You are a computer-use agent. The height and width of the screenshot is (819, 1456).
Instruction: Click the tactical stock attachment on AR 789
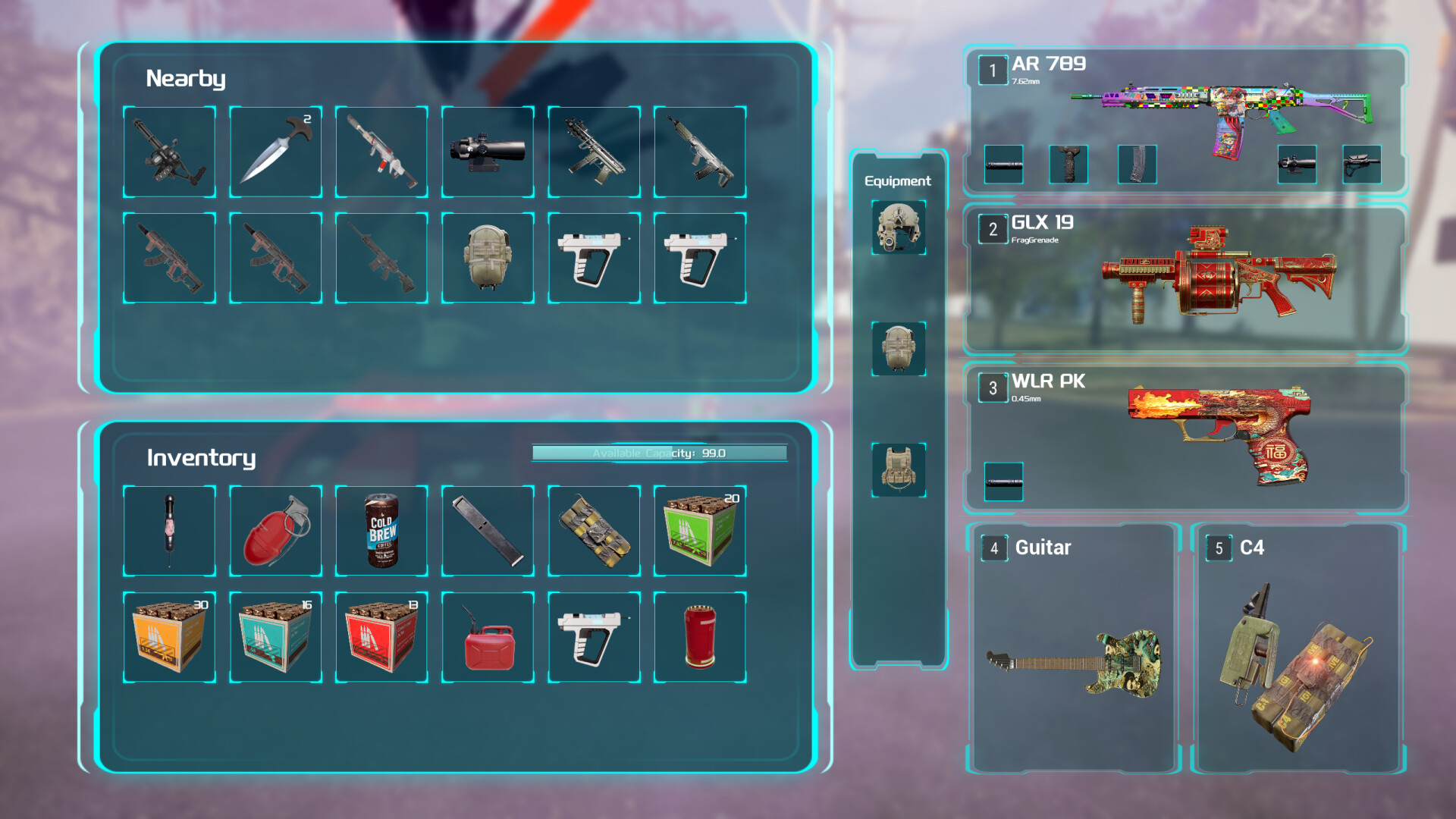tap(1361, 165)
